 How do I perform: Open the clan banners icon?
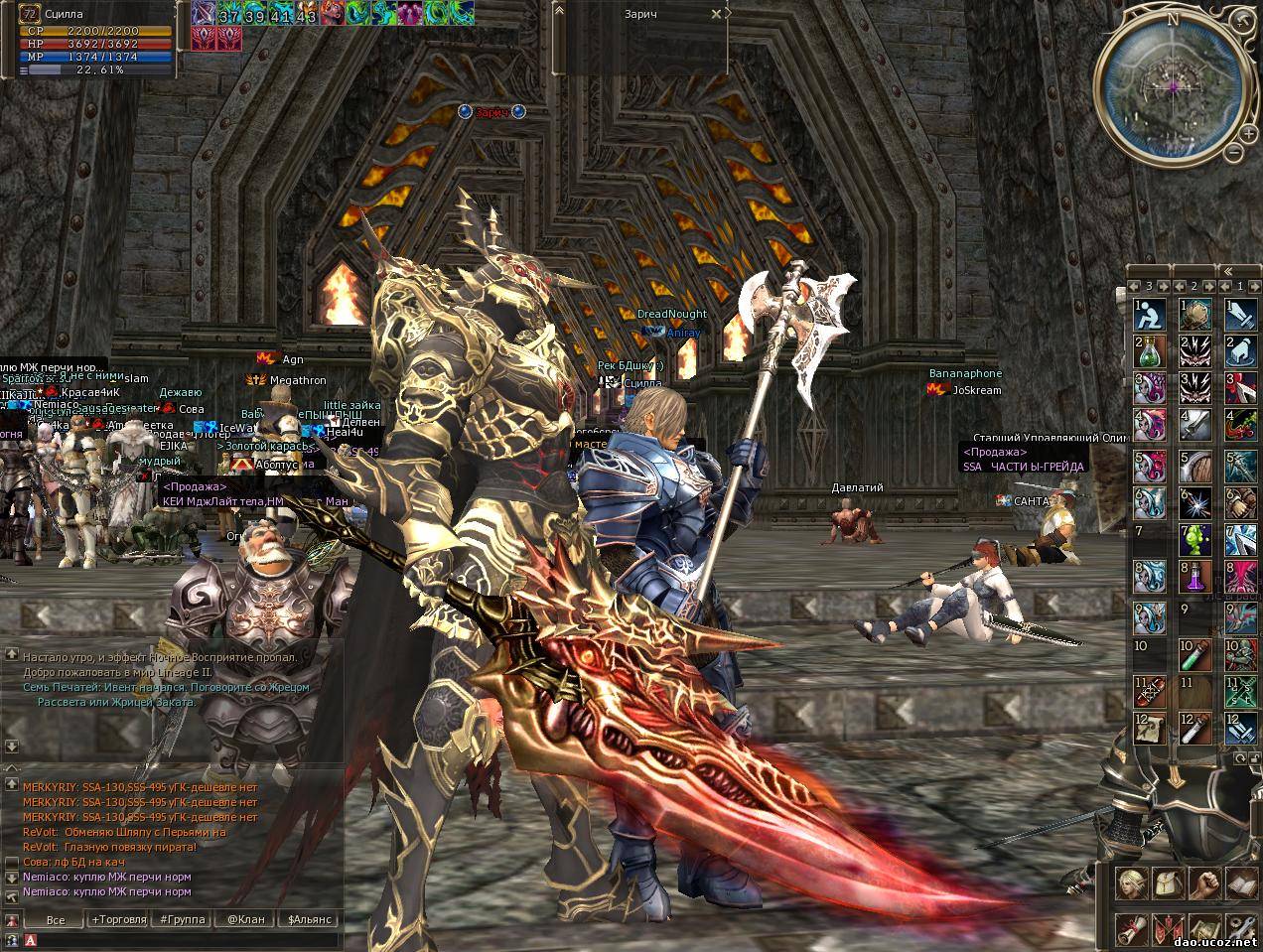coord(1167,928)
